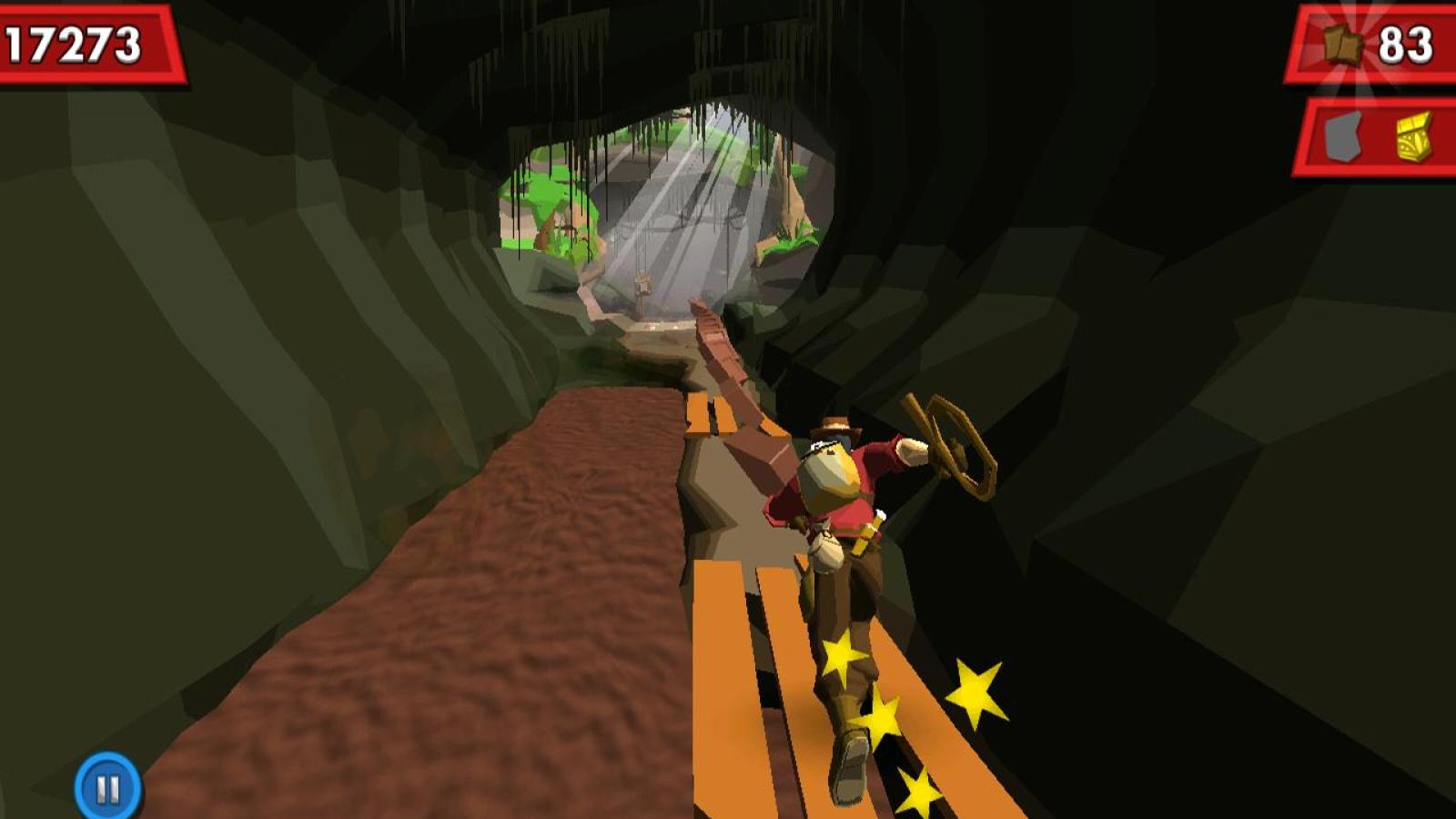Screen dimensions: 1456x819
Task: Click the red collectibles banner top right
Action: pyautogui.click(x=1370, y=43)
